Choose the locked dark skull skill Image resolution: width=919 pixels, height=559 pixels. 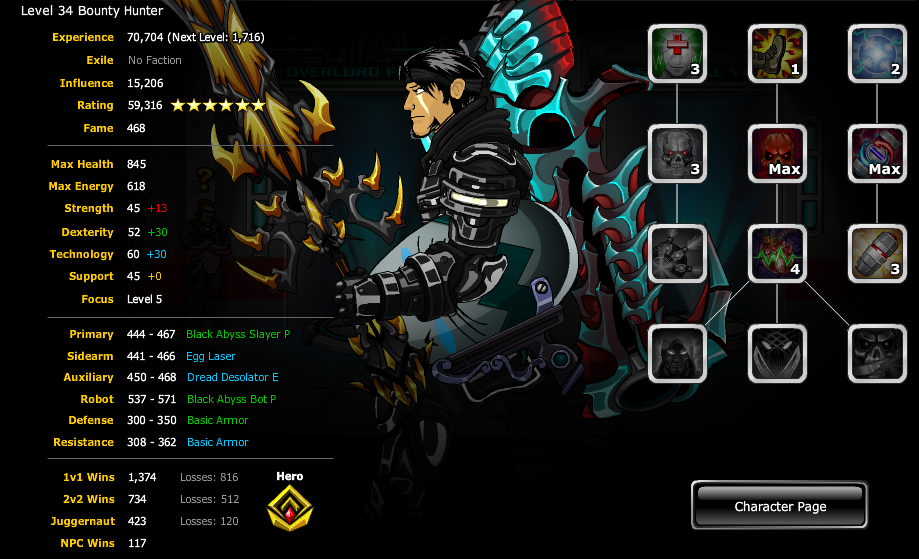[877, 353]
